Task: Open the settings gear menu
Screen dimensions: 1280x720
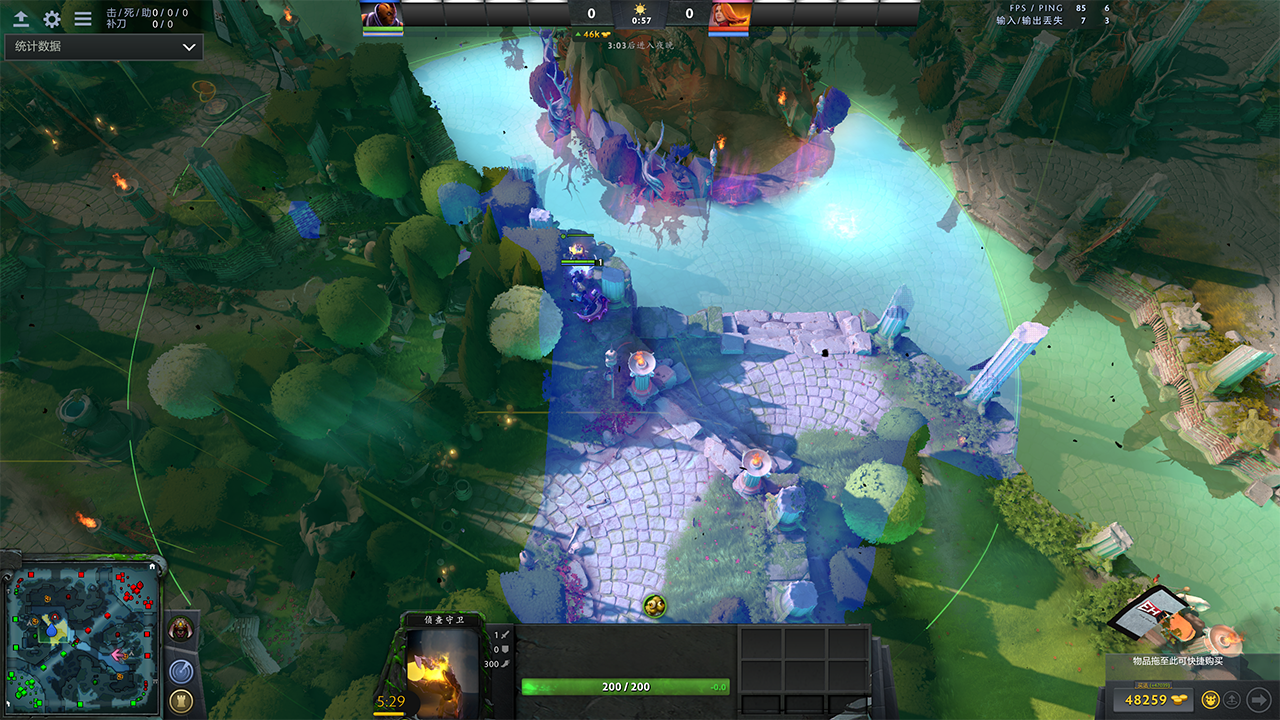Action: tap(52, 19)
